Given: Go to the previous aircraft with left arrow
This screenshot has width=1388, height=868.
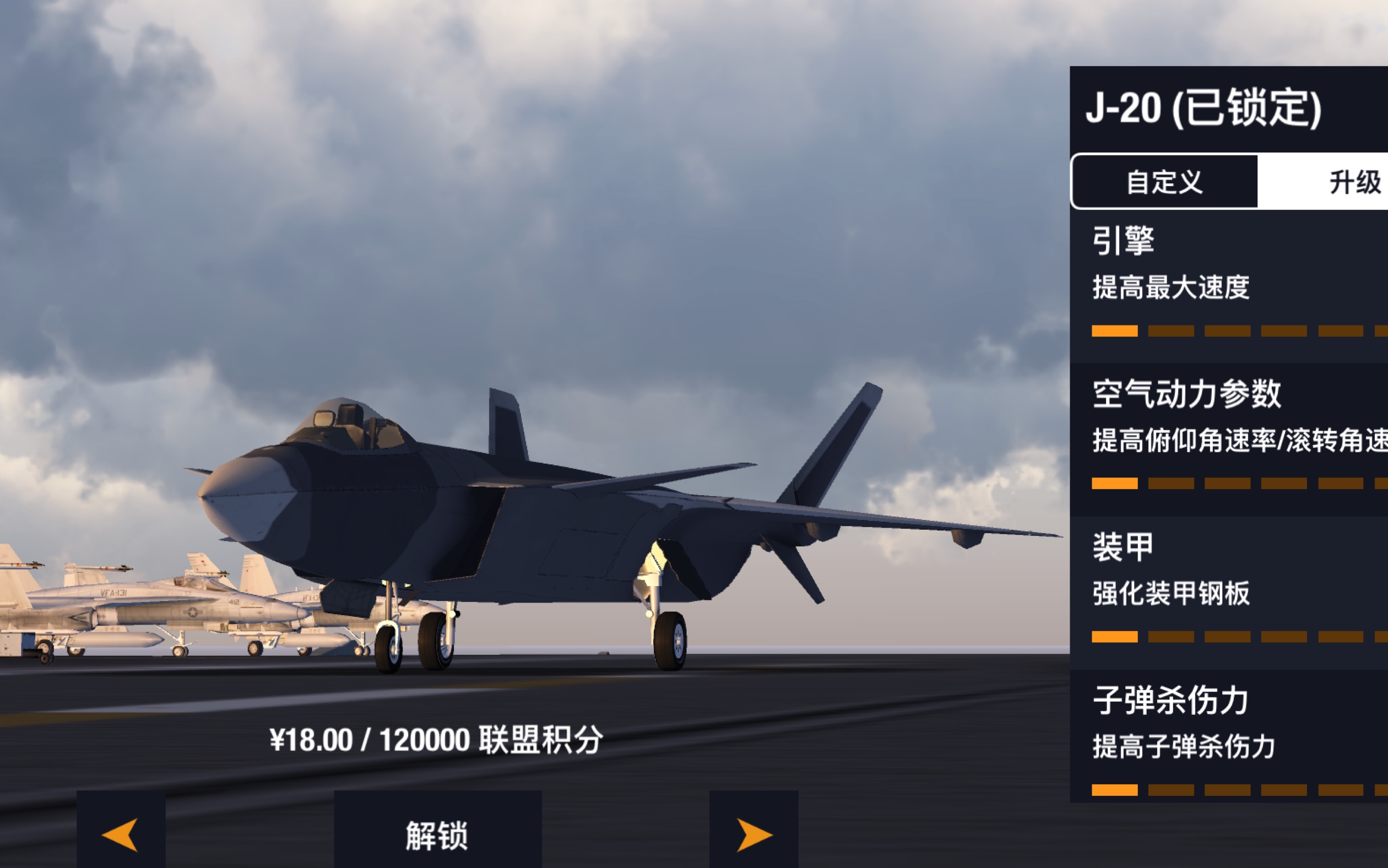Looking at the screenshot, I should pos(121,833).
